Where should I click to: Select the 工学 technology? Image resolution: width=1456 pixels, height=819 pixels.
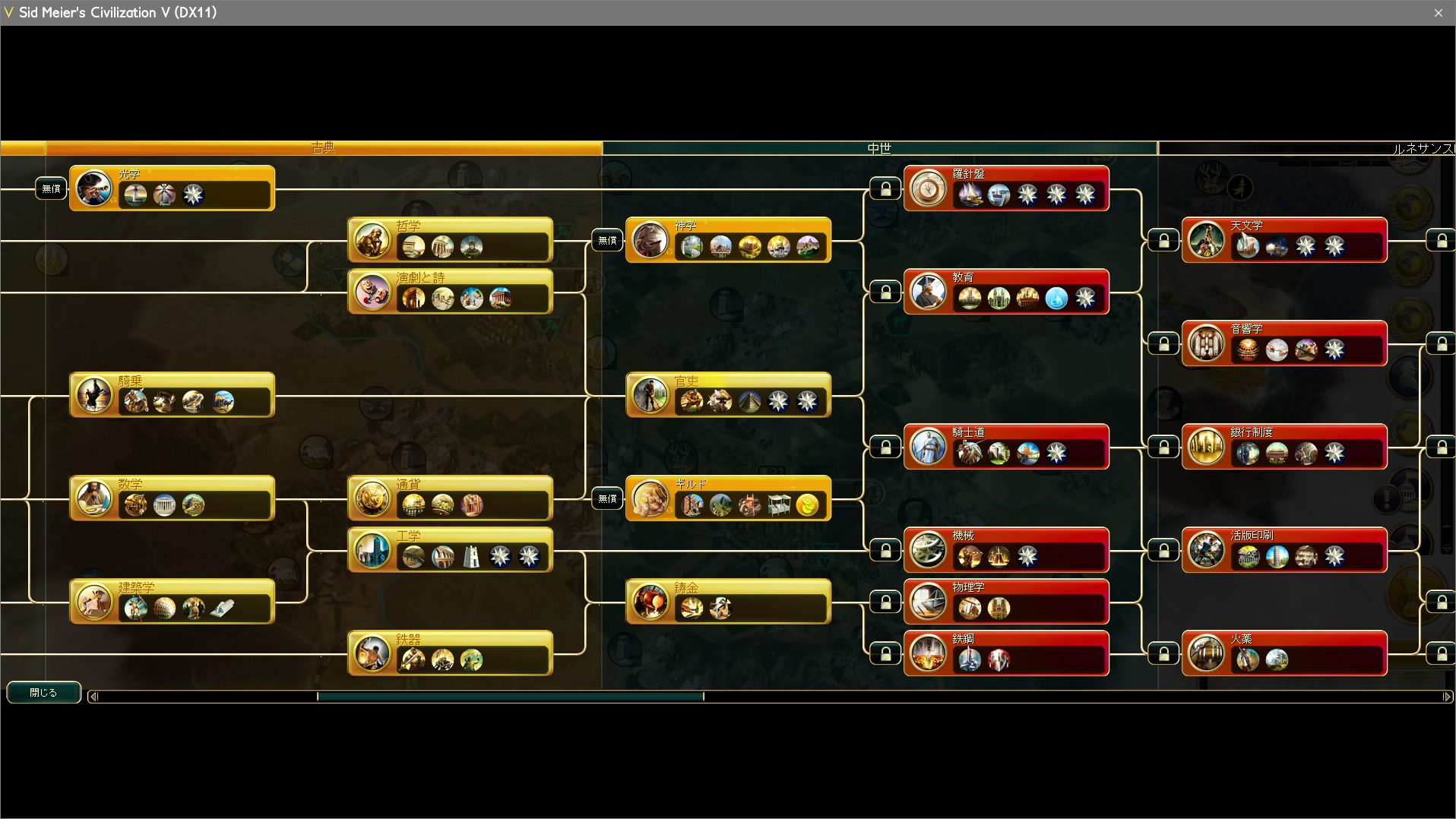[x=450, y=549]
